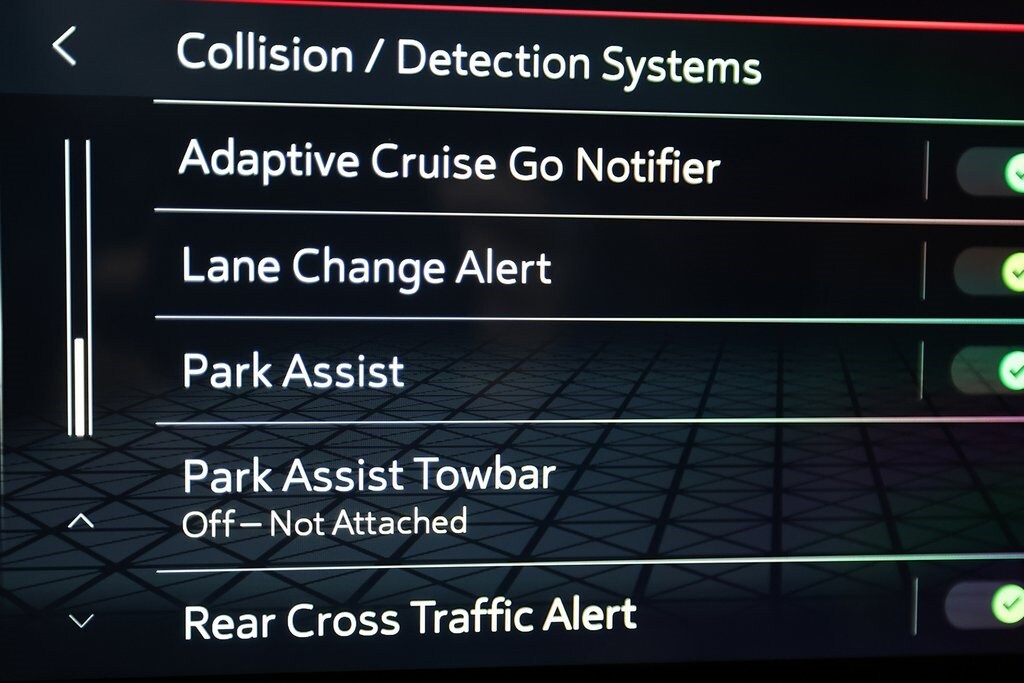This screenshot has height=683, width=1024.
Task: Select the Park Assist row label
Action: click(x=293, y=371)
